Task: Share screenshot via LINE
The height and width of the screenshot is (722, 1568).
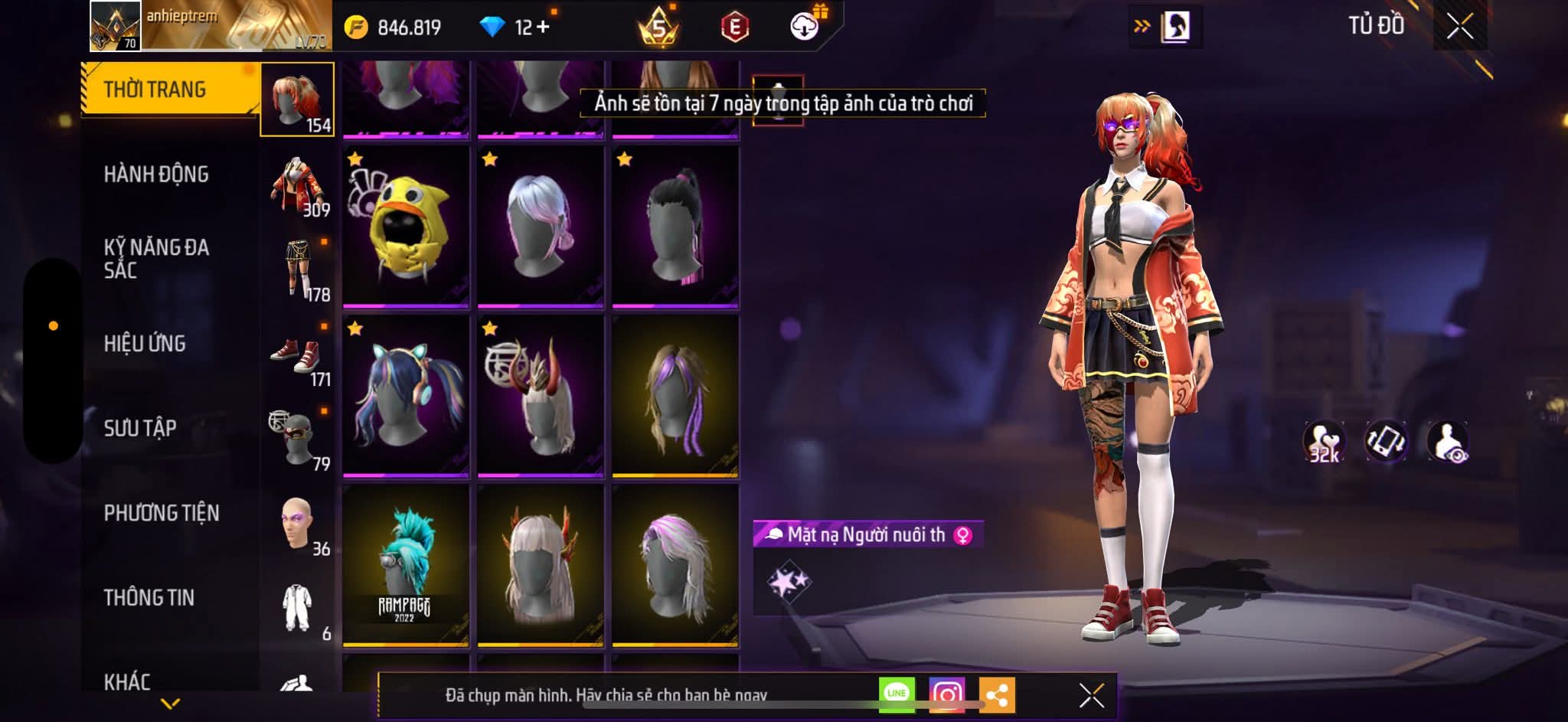Action: click(x=897, y=694)
